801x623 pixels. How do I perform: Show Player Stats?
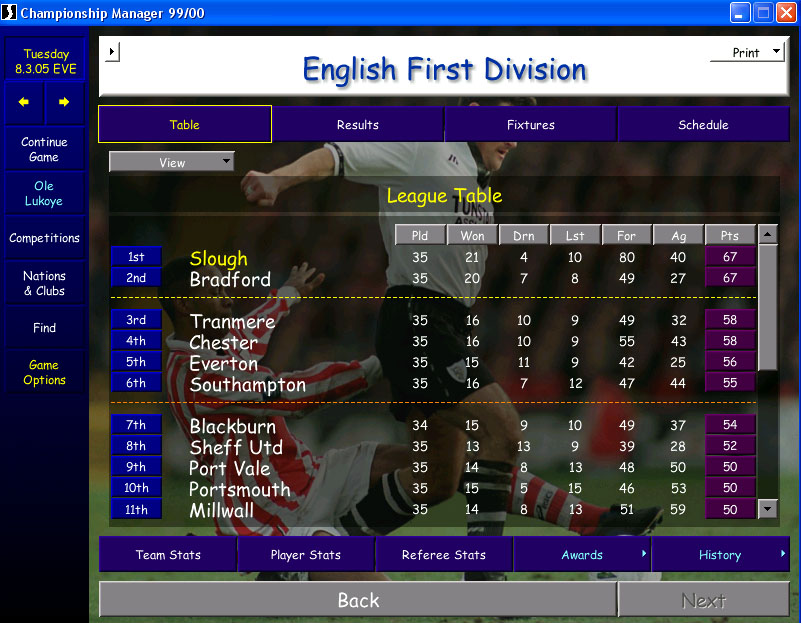pos(306,555)
